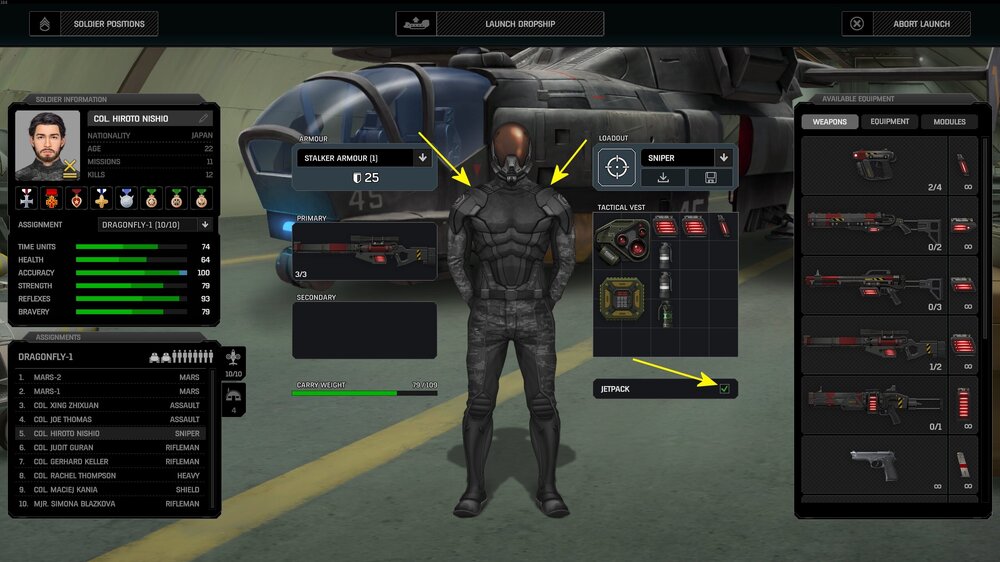Pick the pistol from available weapons
Viewport: 1000px width, 562px height.
pos(873,464)
